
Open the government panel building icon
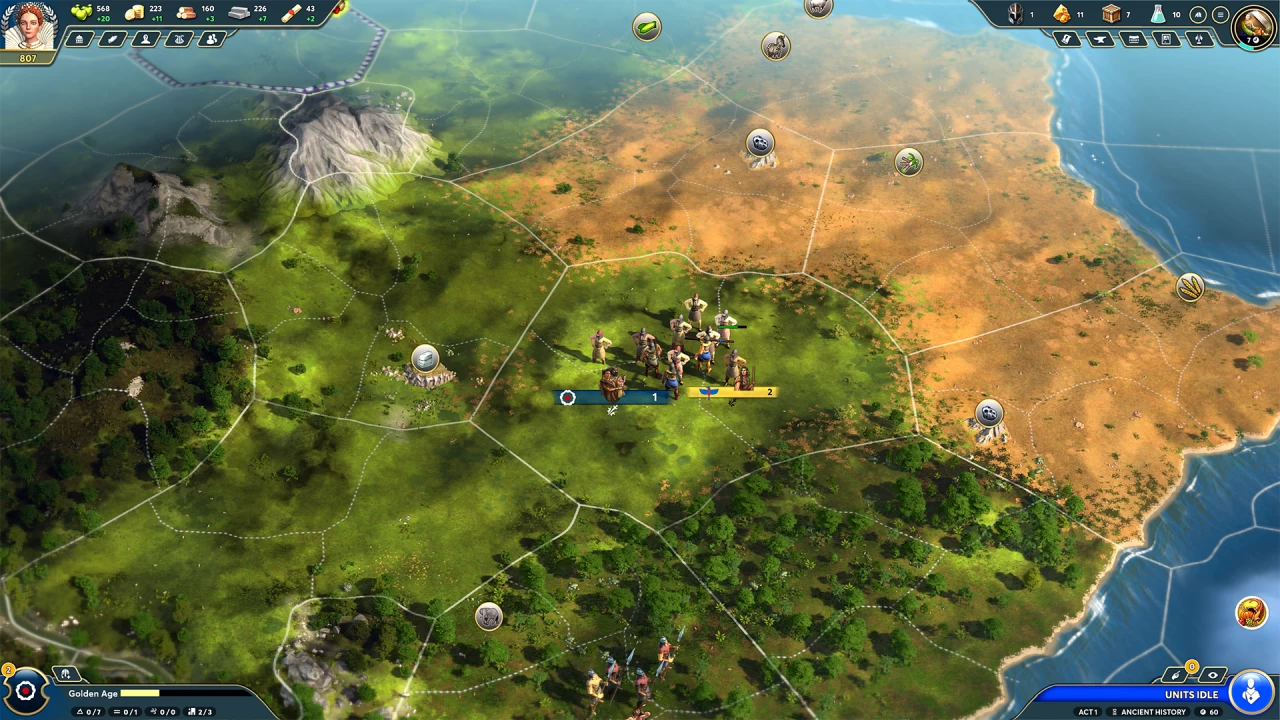(78, 39)
